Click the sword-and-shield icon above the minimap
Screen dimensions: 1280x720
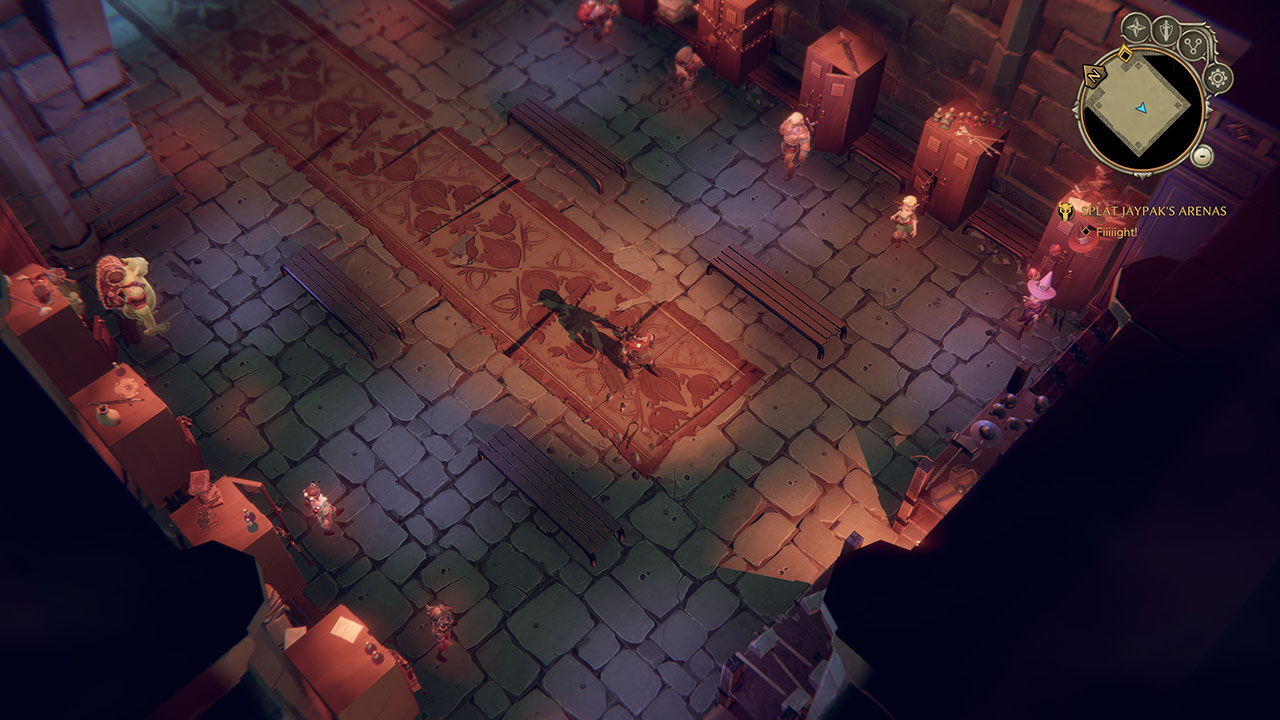click(x=1167, y=27)
